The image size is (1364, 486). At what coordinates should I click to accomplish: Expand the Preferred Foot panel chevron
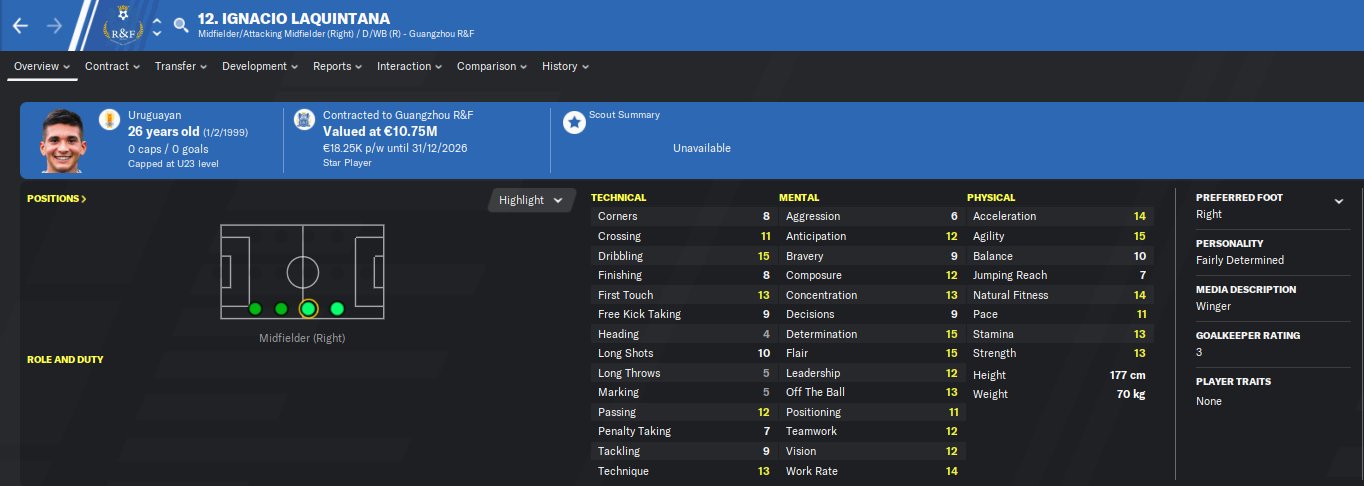click(x=1339, y=201)
